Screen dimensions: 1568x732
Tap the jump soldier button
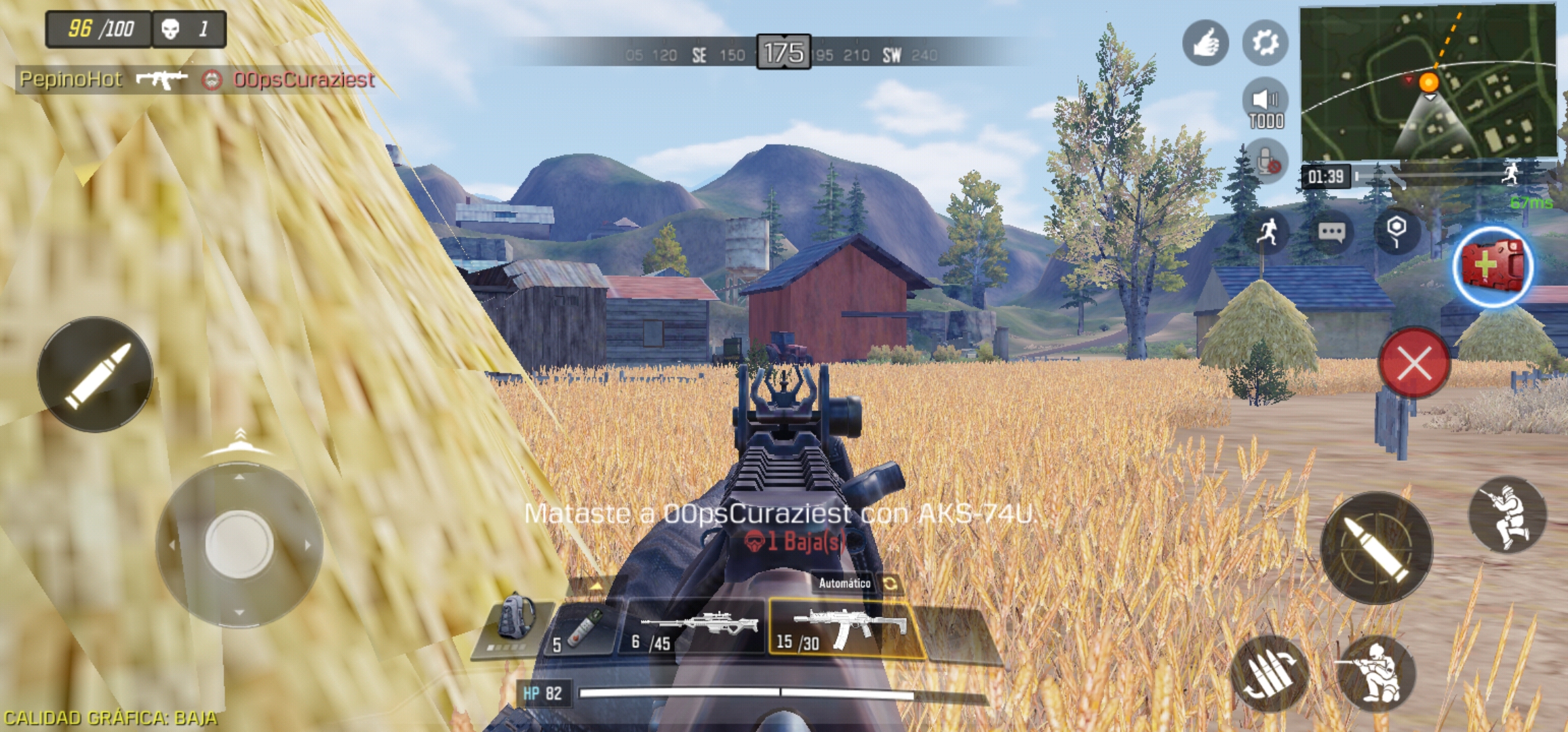pos(1507,515)
